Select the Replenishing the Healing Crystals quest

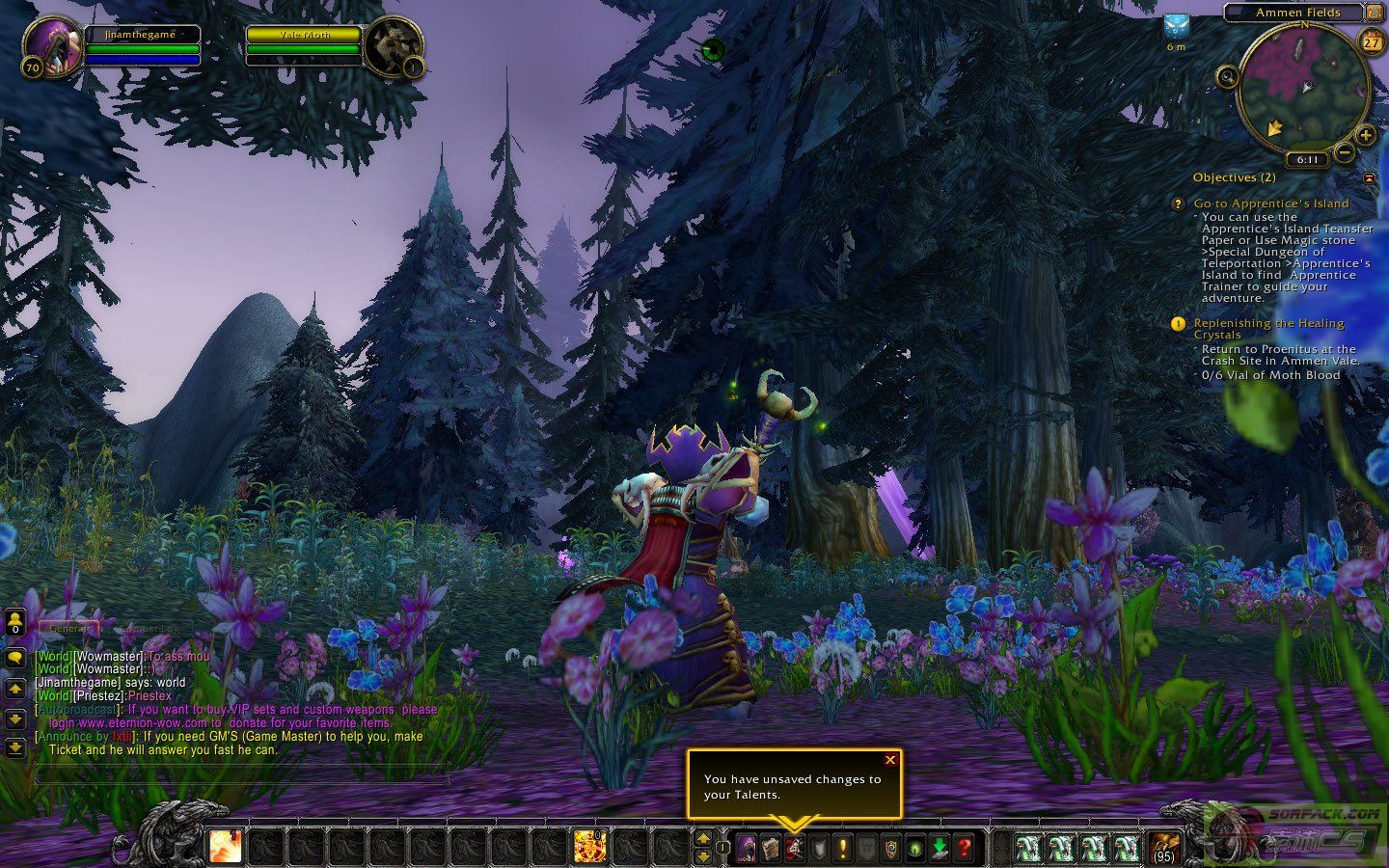(1268, 324)
